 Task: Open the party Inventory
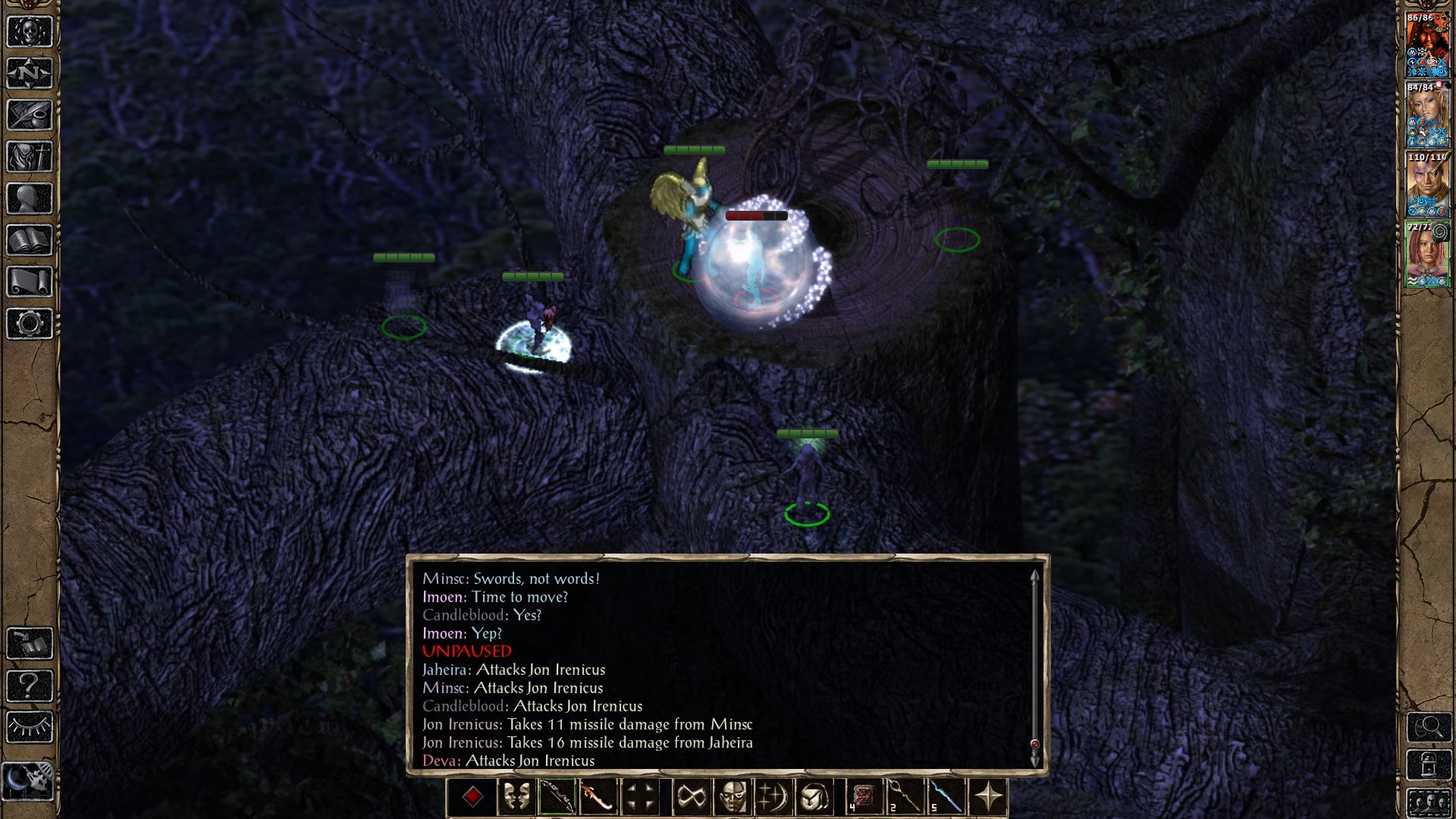(x=30, y=155)
